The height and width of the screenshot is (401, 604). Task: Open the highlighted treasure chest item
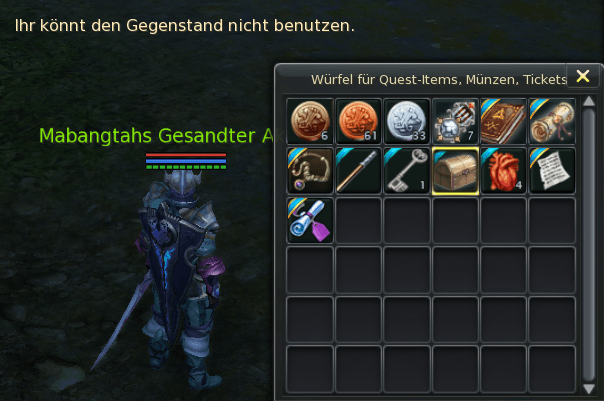tap(455, 170)
